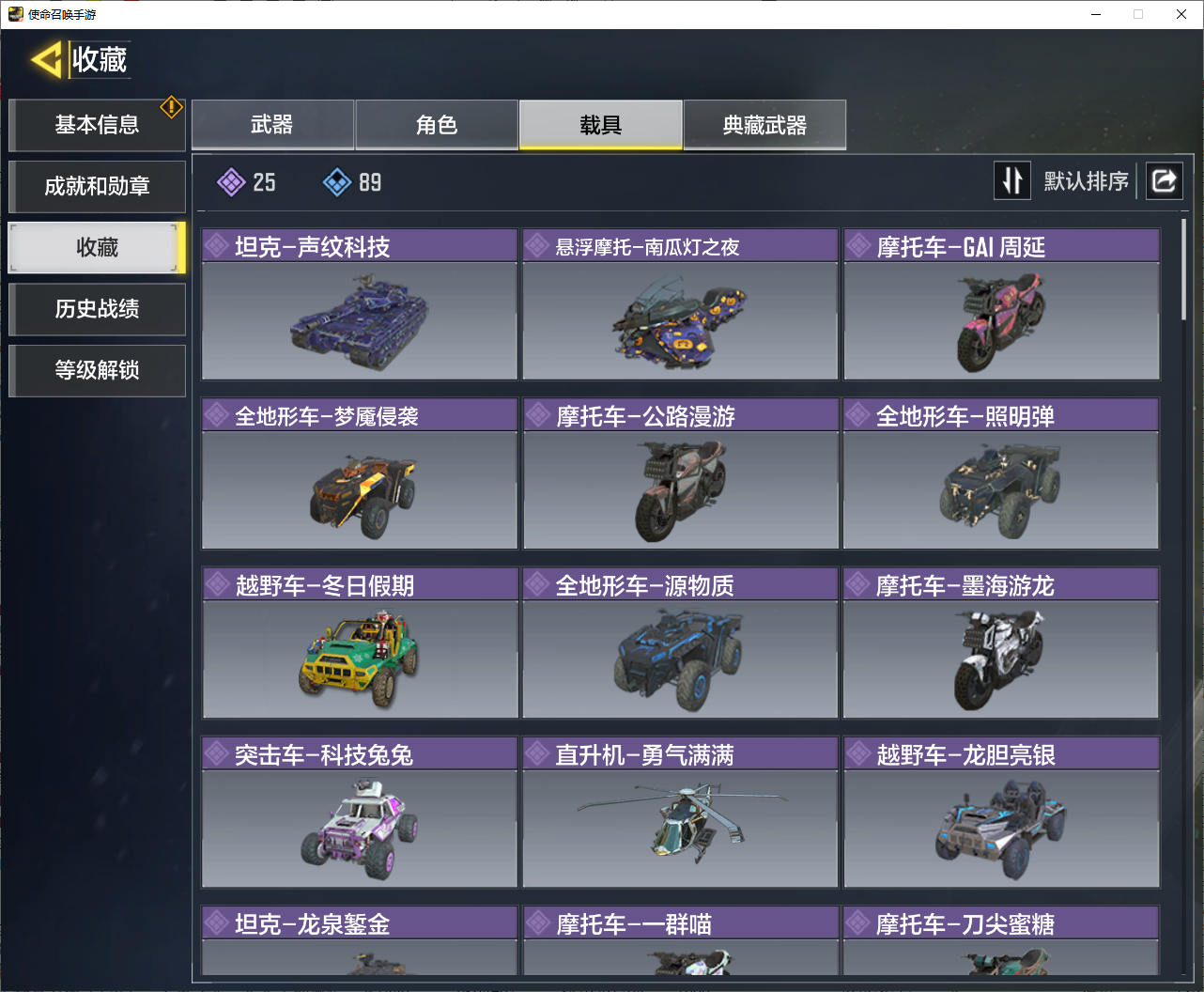
Task: Switch to the 角色 tab
Action: pyautogui.click(x=437, y=125)
